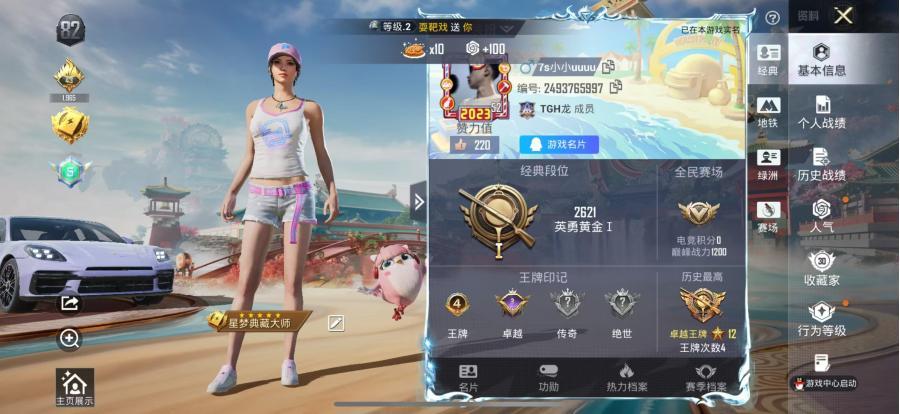Close the profile screen with the X
The width and height of the screenshot is (900, 414).
click(844, 15)
